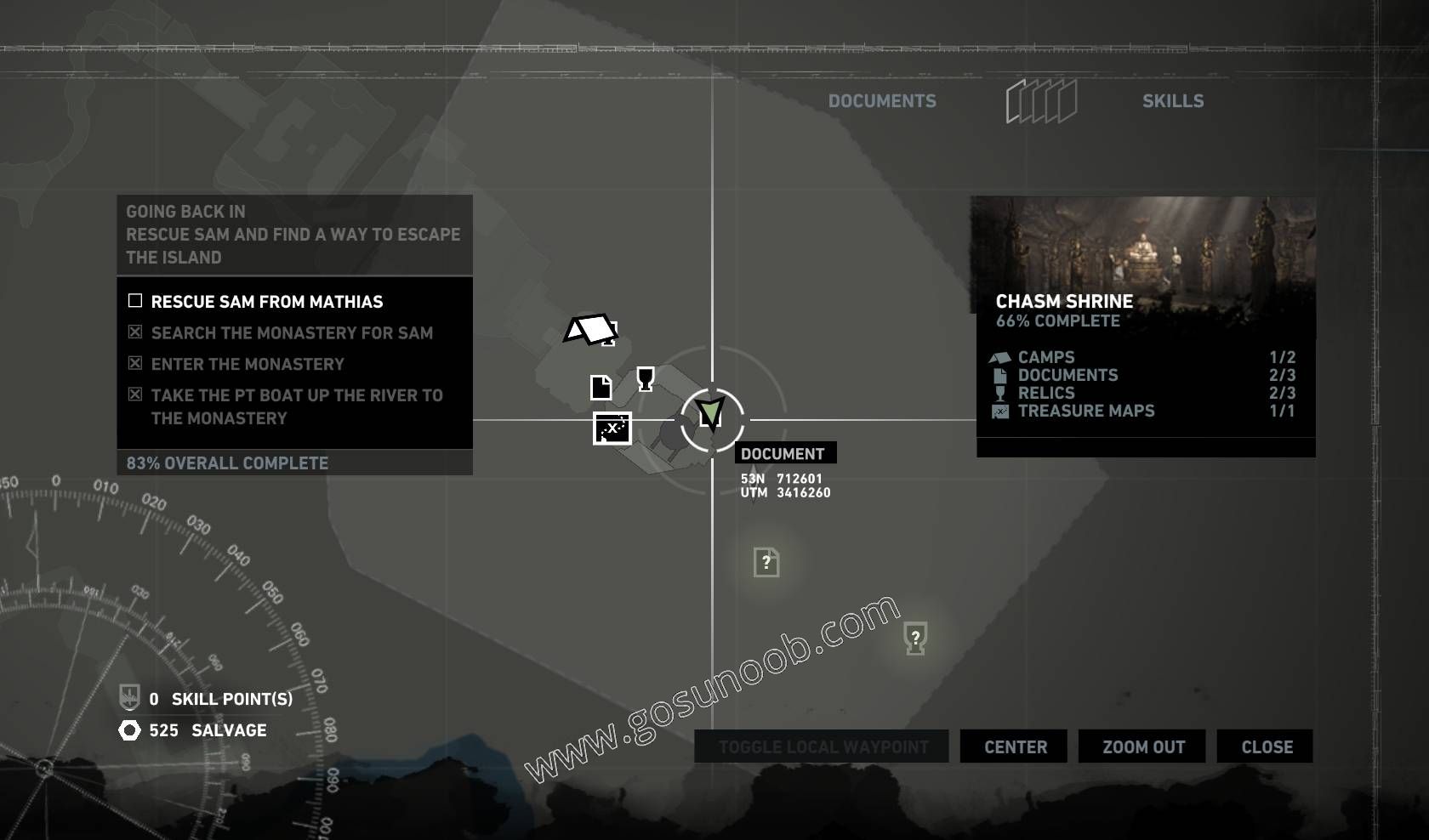Screen dimensions: 1429x840
Task: Center the map view
Action: [x=1015, y=746]
